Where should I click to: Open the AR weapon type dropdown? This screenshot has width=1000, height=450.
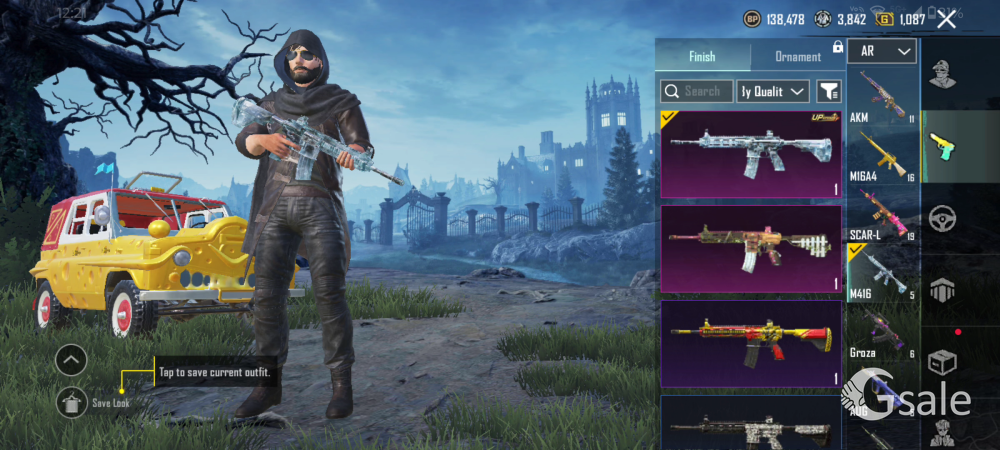[882, 51]
